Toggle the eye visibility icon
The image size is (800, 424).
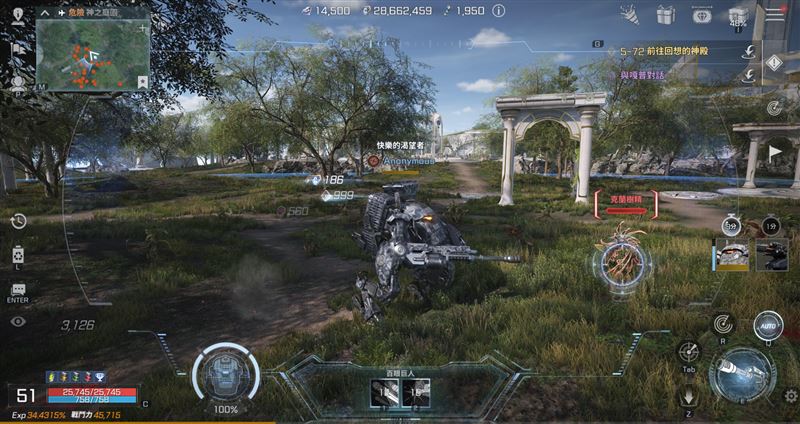pos(18,321)
